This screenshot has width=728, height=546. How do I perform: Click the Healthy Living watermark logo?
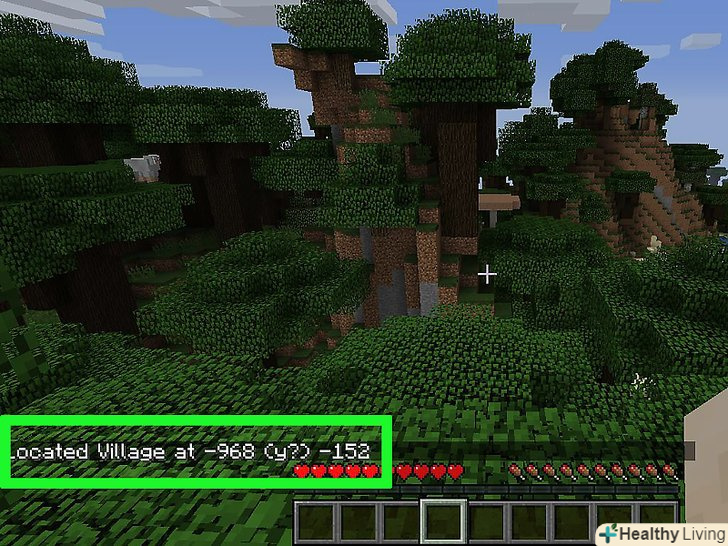[x=661, y=532]
